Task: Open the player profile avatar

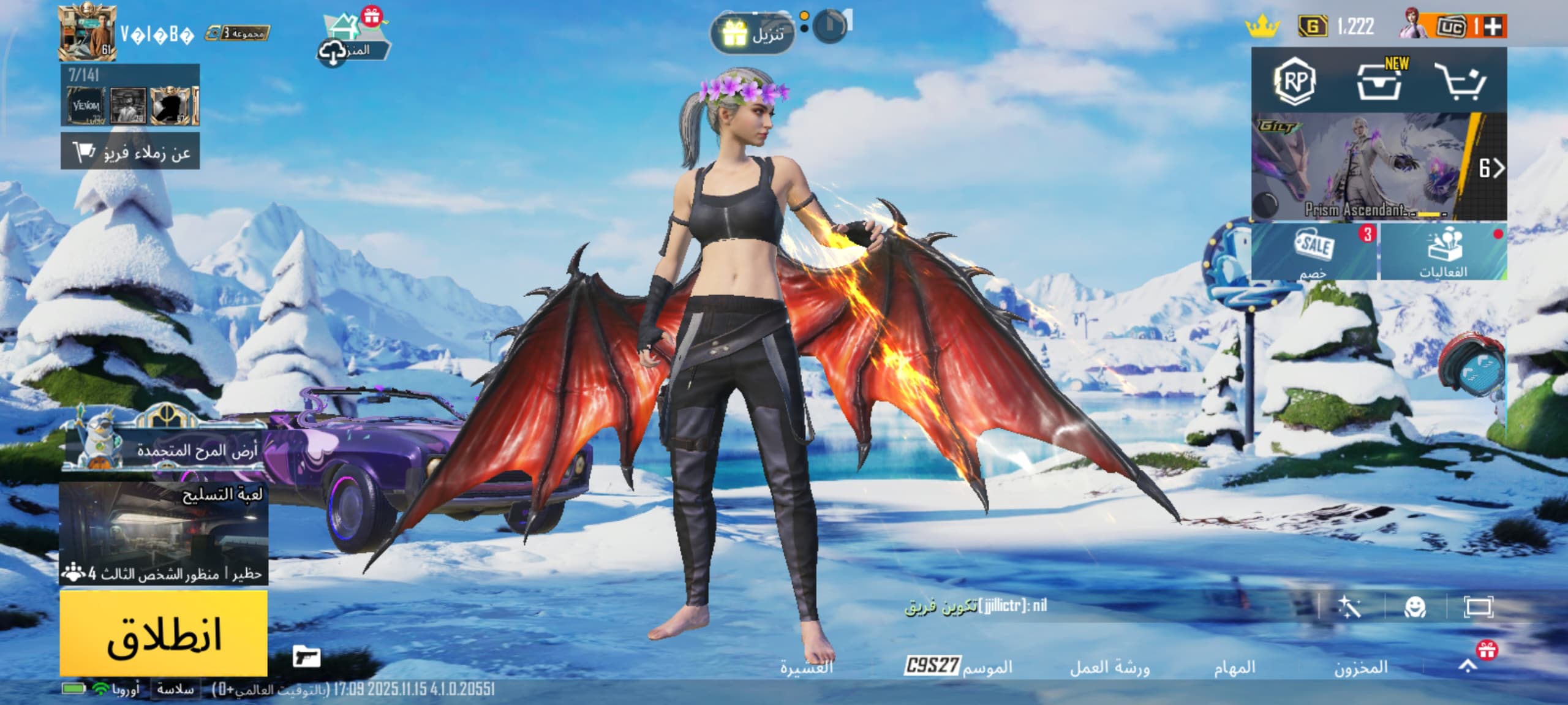Action: point(87,34)
